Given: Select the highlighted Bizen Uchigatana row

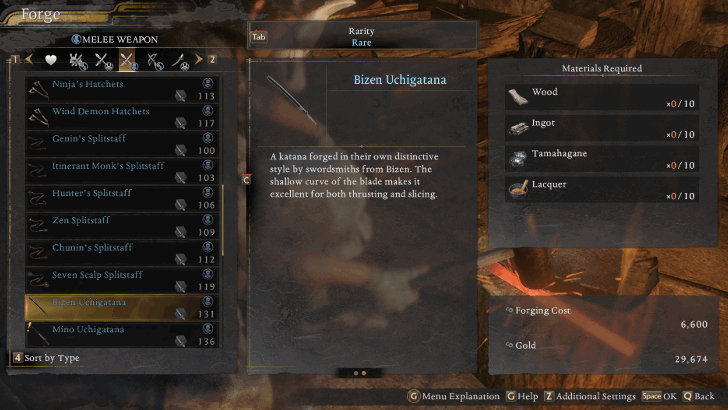Looking at the screenshot, I should [x=122, y=306].
